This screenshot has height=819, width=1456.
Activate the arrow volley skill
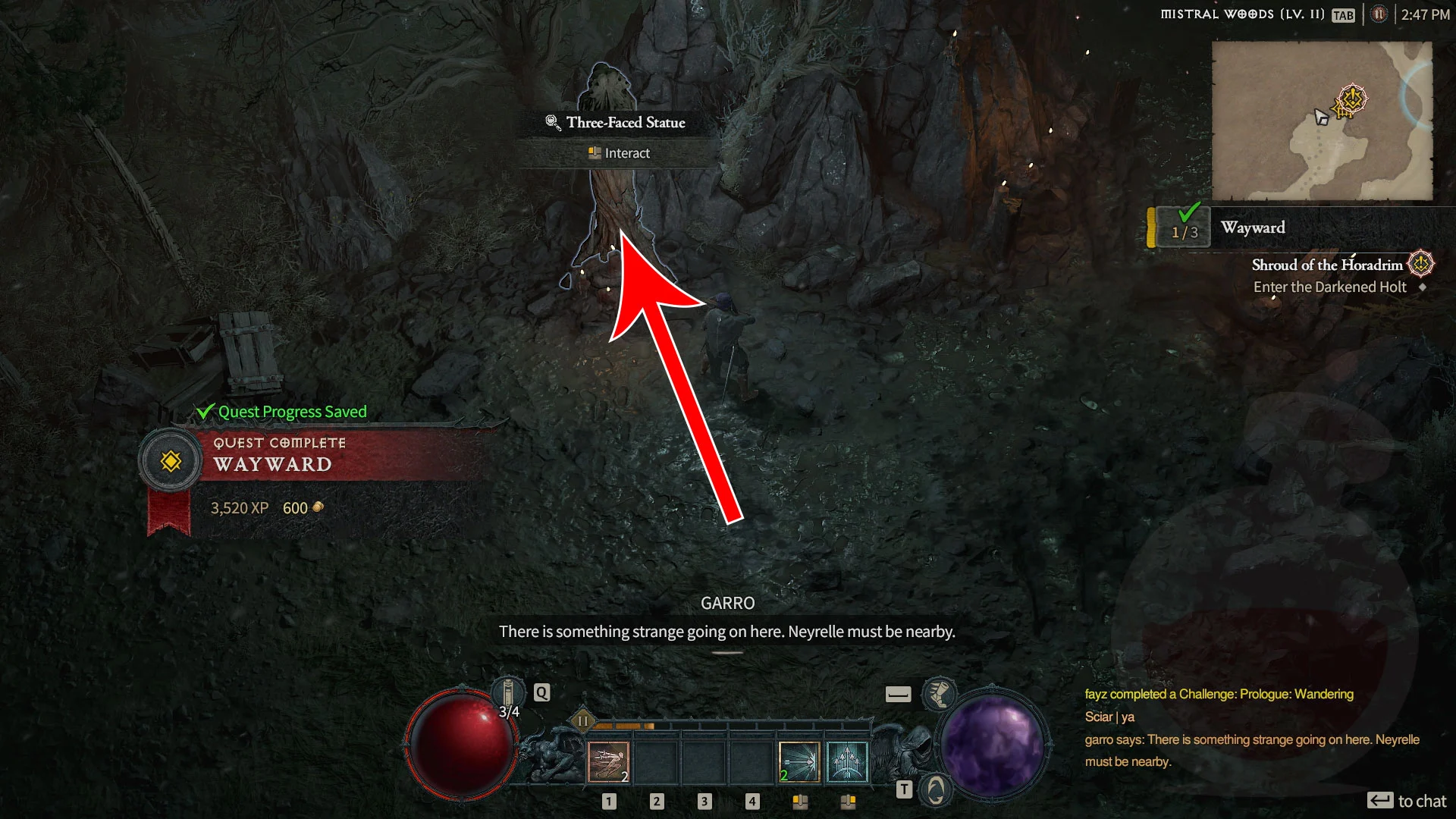(x=847, y=761)
